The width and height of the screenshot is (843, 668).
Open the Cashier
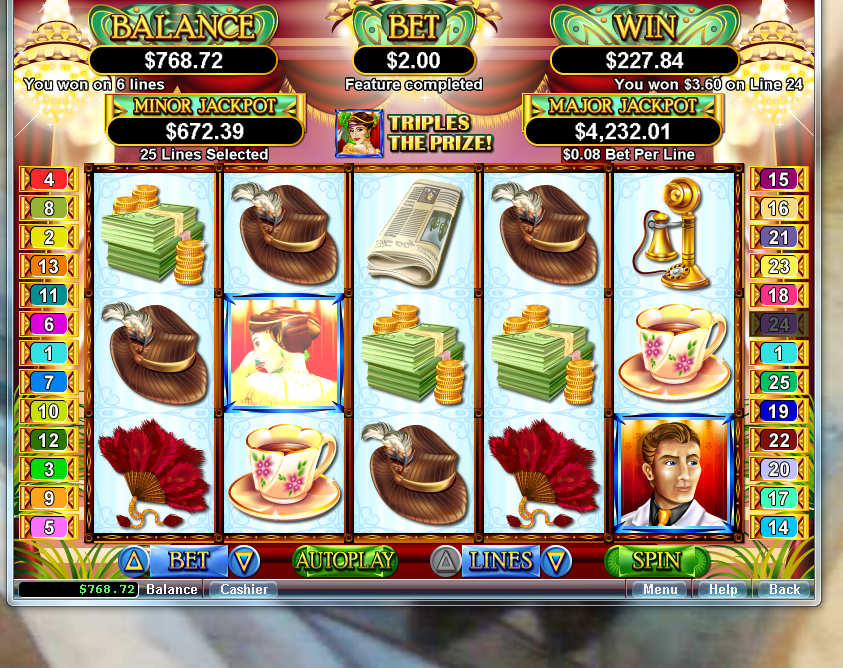[x=244, y=589]
